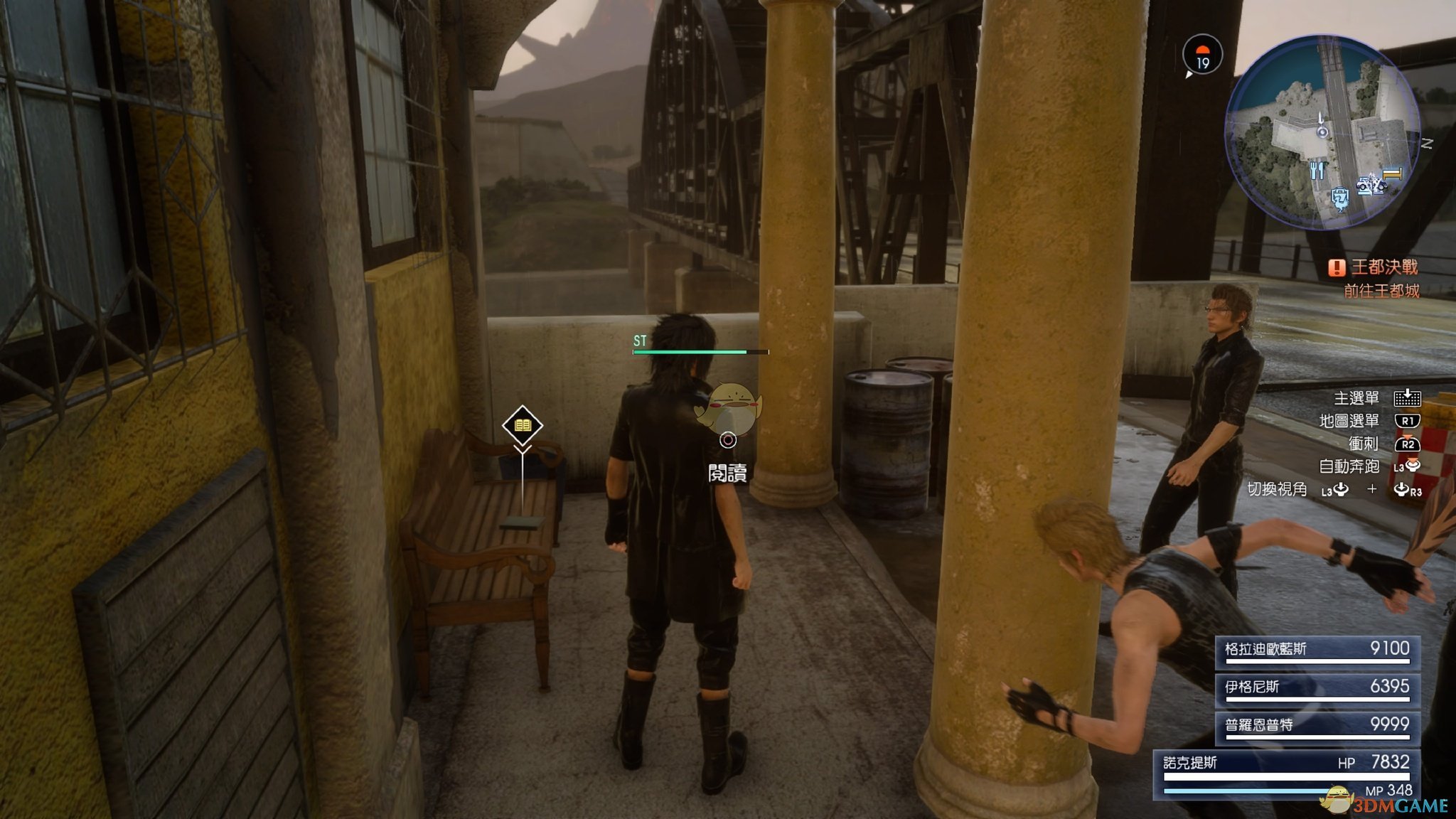Click the round indicator showing 19

coord(1202,56)
